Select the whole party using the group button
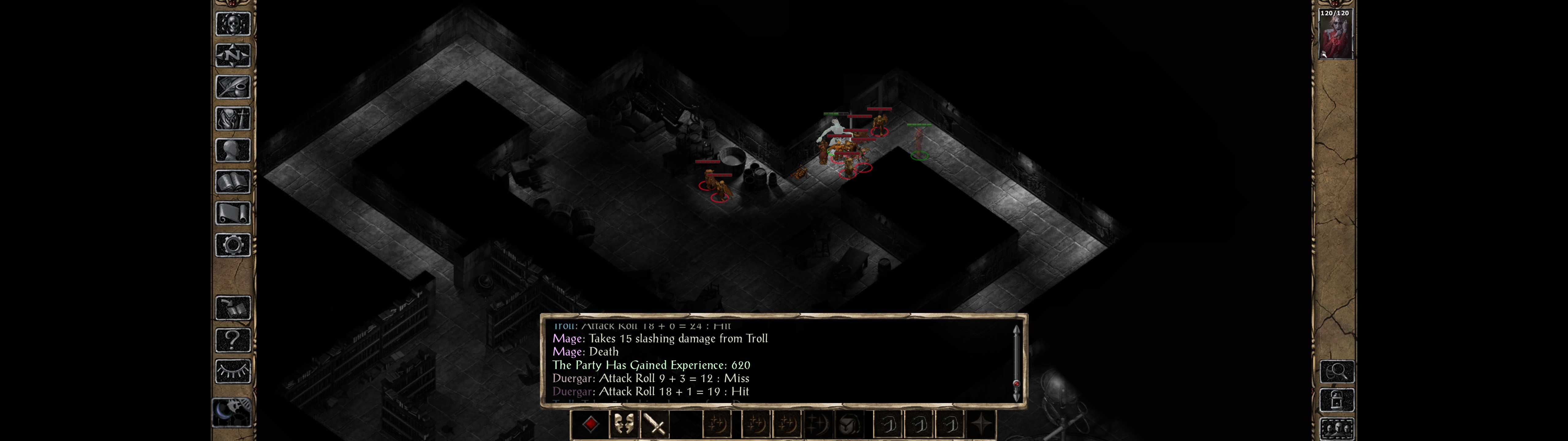 coord(1337,429)
